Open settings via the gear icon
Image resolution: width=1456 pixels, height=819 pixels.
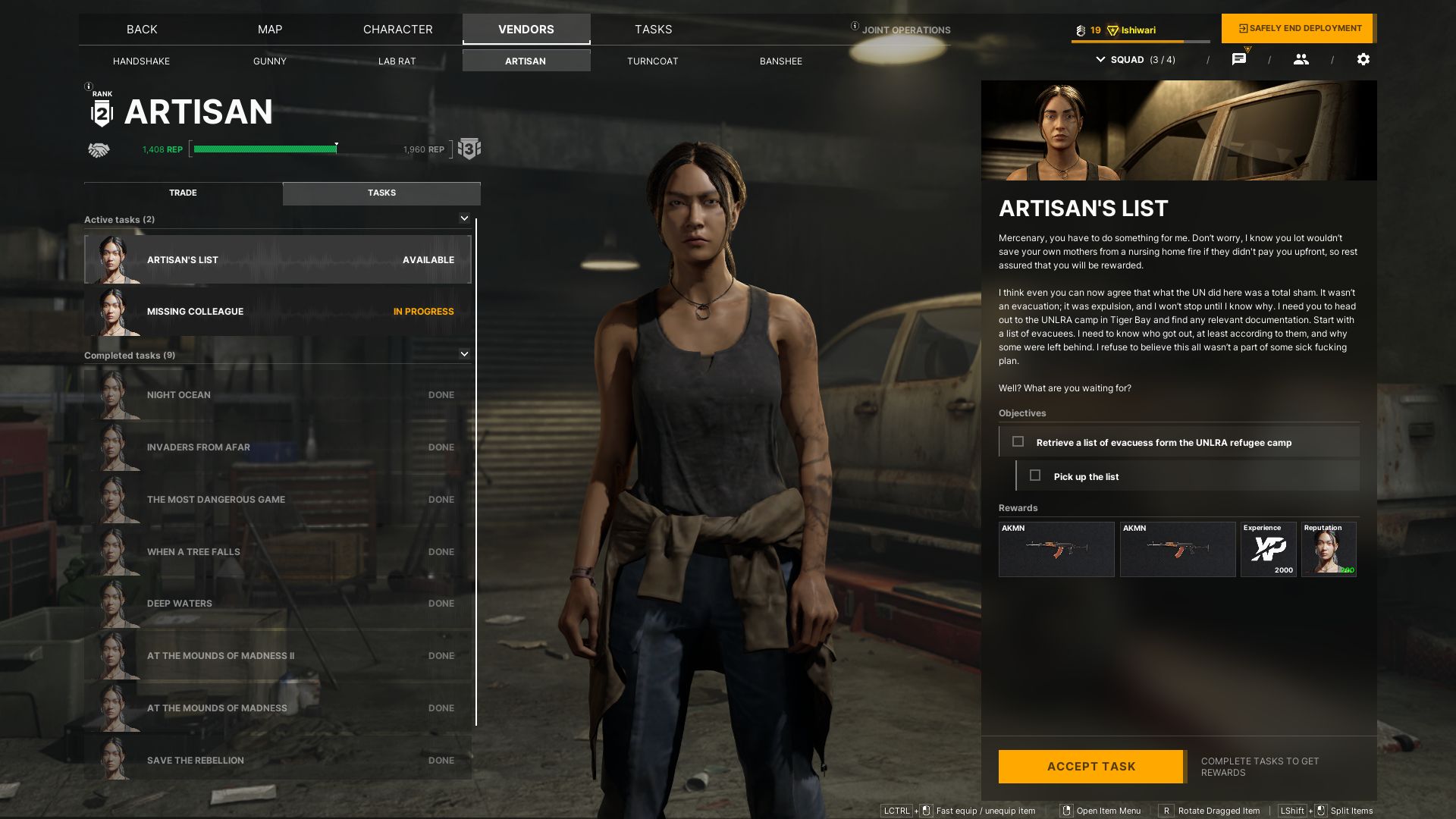coord(1363,59)
